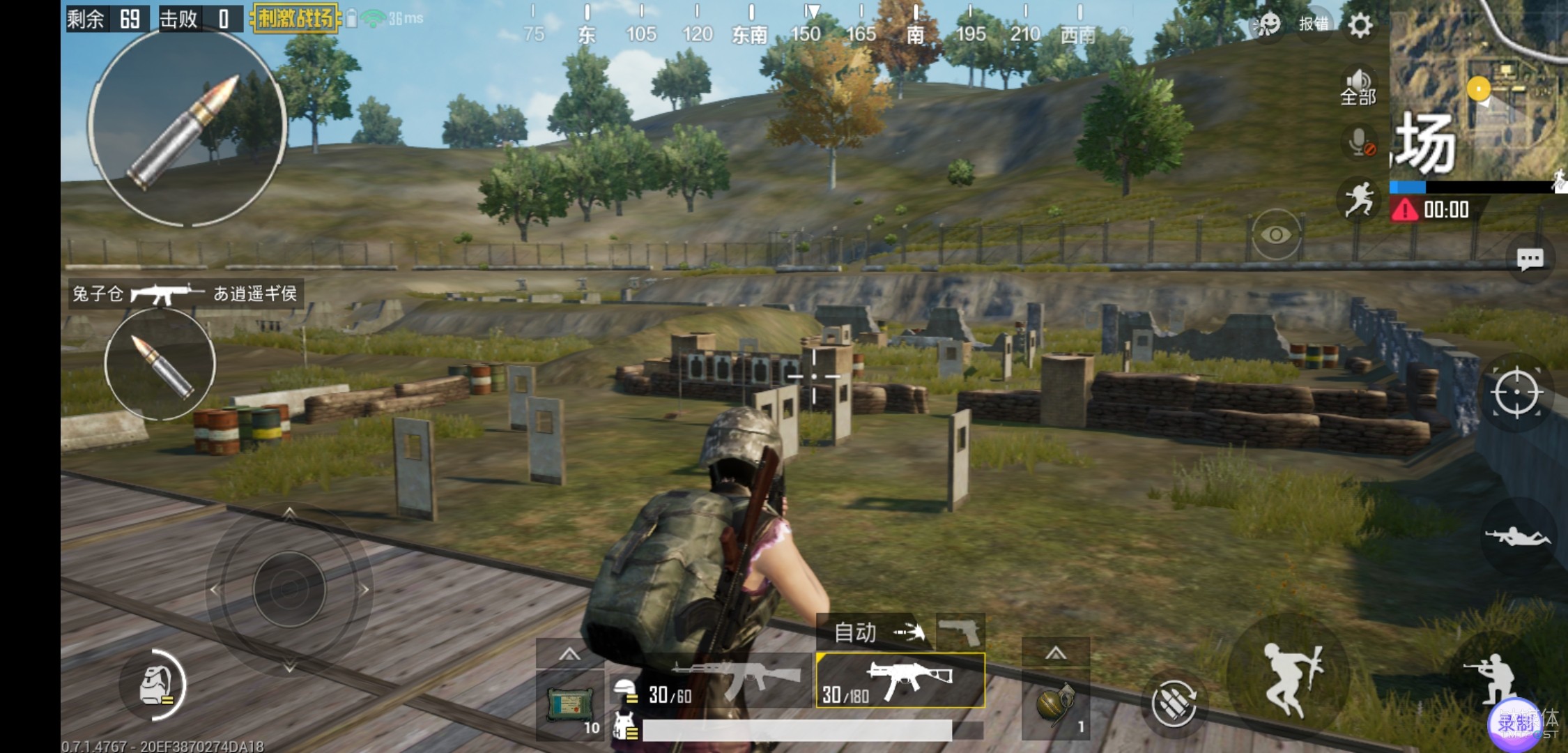
Task: Toggle the 全部 speaker voice channel
Action: [x=1358, y=86]
